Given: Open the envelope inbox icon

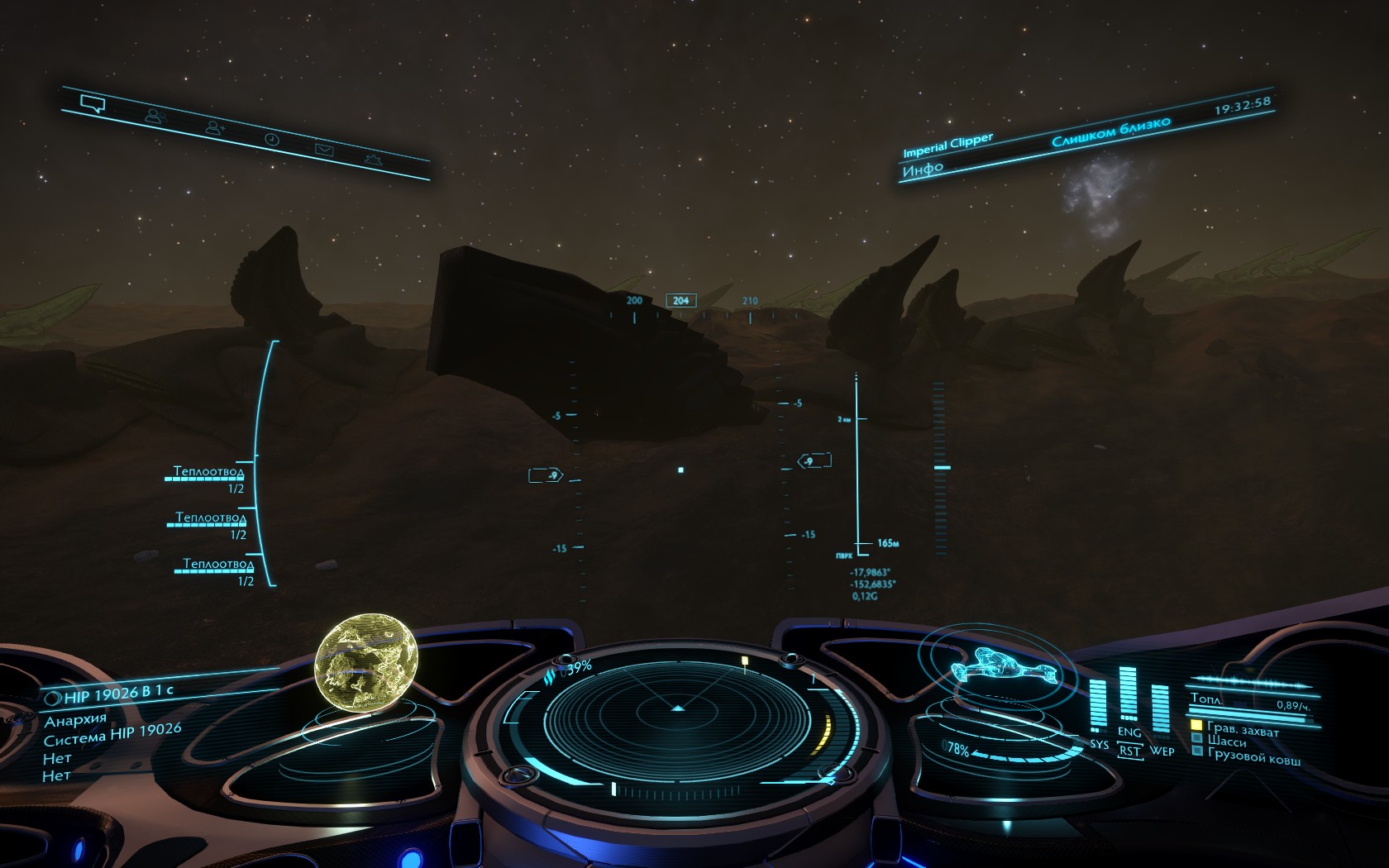Looking at the screenshot, I should click(323, 150).
